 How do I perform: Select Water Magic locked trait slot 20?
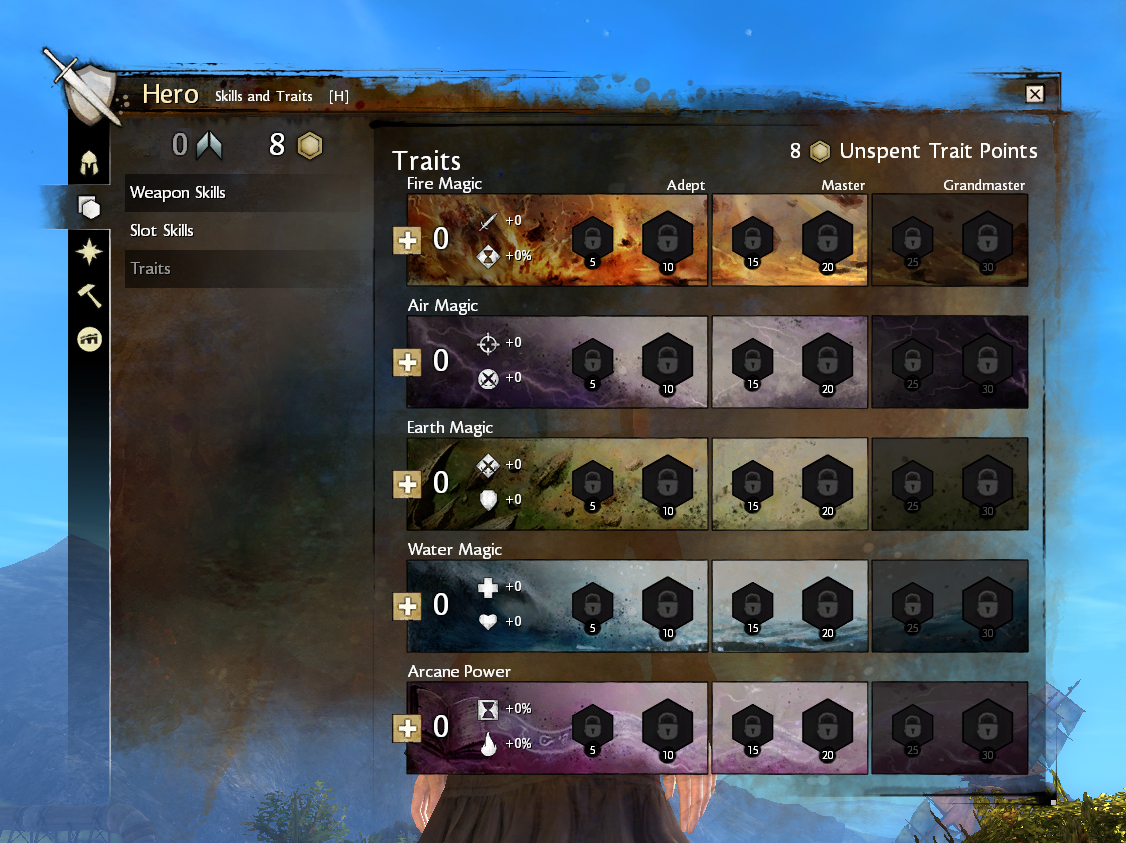[x=826, y=604]
